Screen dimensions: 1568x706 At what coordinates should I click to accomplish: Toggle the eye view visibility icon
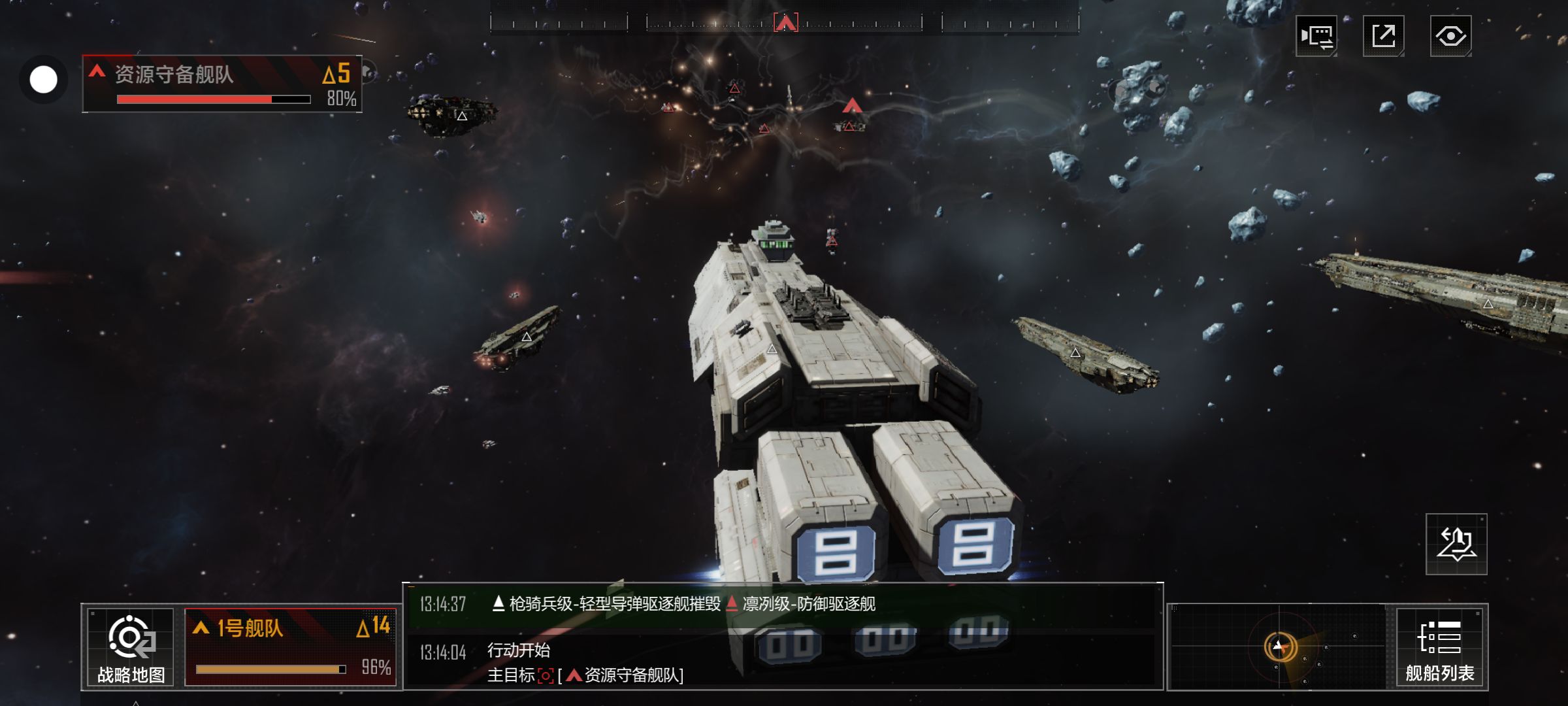pos(1450,36)
